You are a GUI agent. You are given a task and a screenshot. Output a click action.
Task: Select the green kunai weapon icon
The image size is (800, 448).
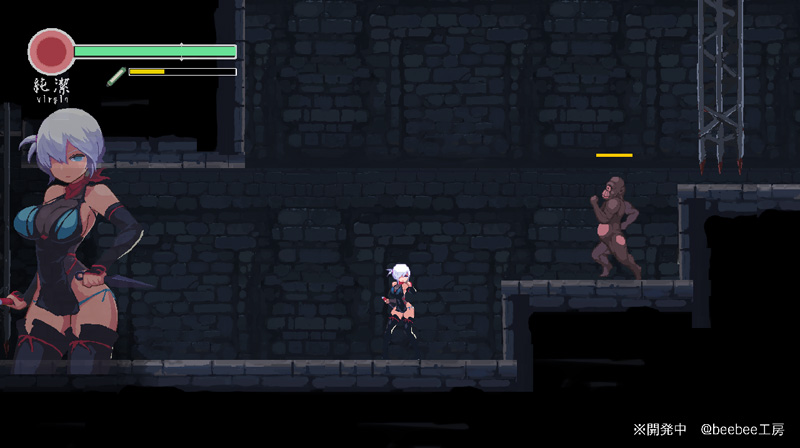[x=116, y=74]
